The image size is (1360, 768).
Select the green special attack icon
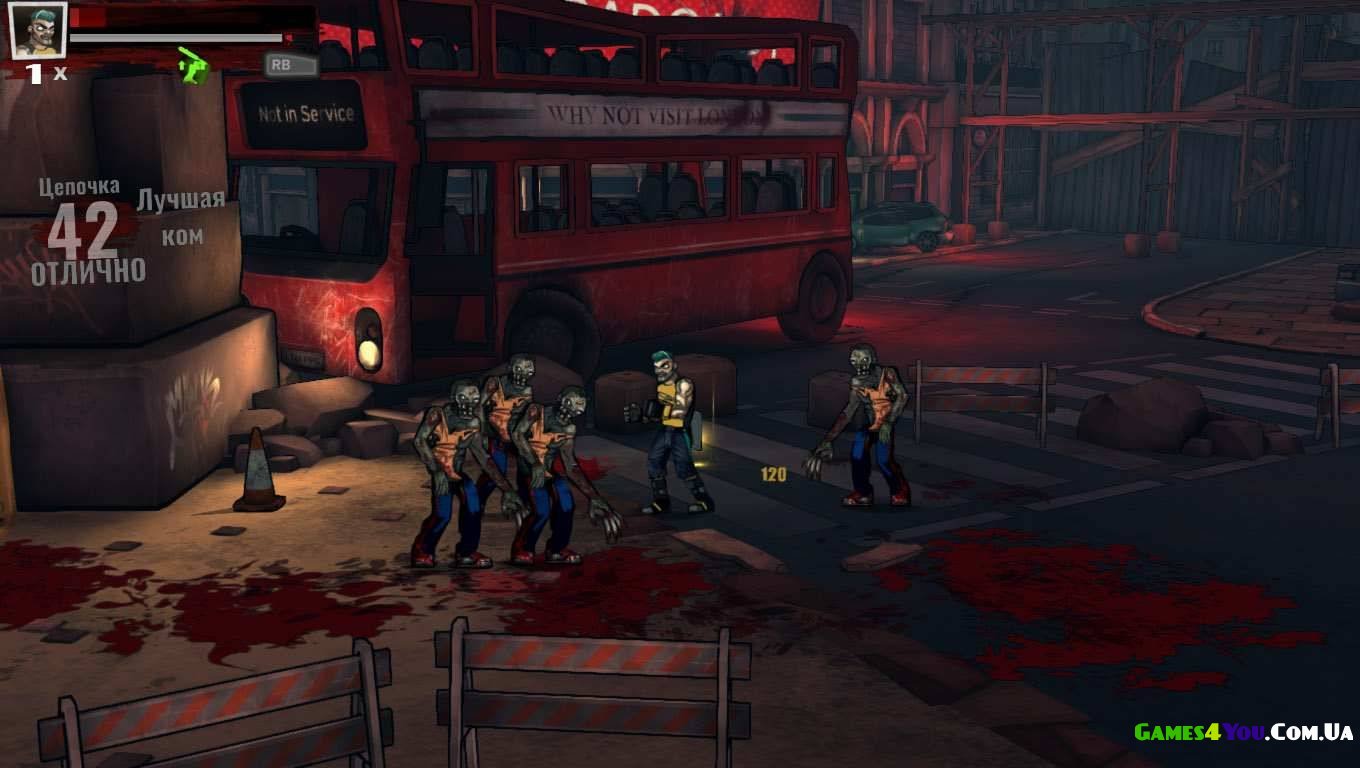[193, 65]
